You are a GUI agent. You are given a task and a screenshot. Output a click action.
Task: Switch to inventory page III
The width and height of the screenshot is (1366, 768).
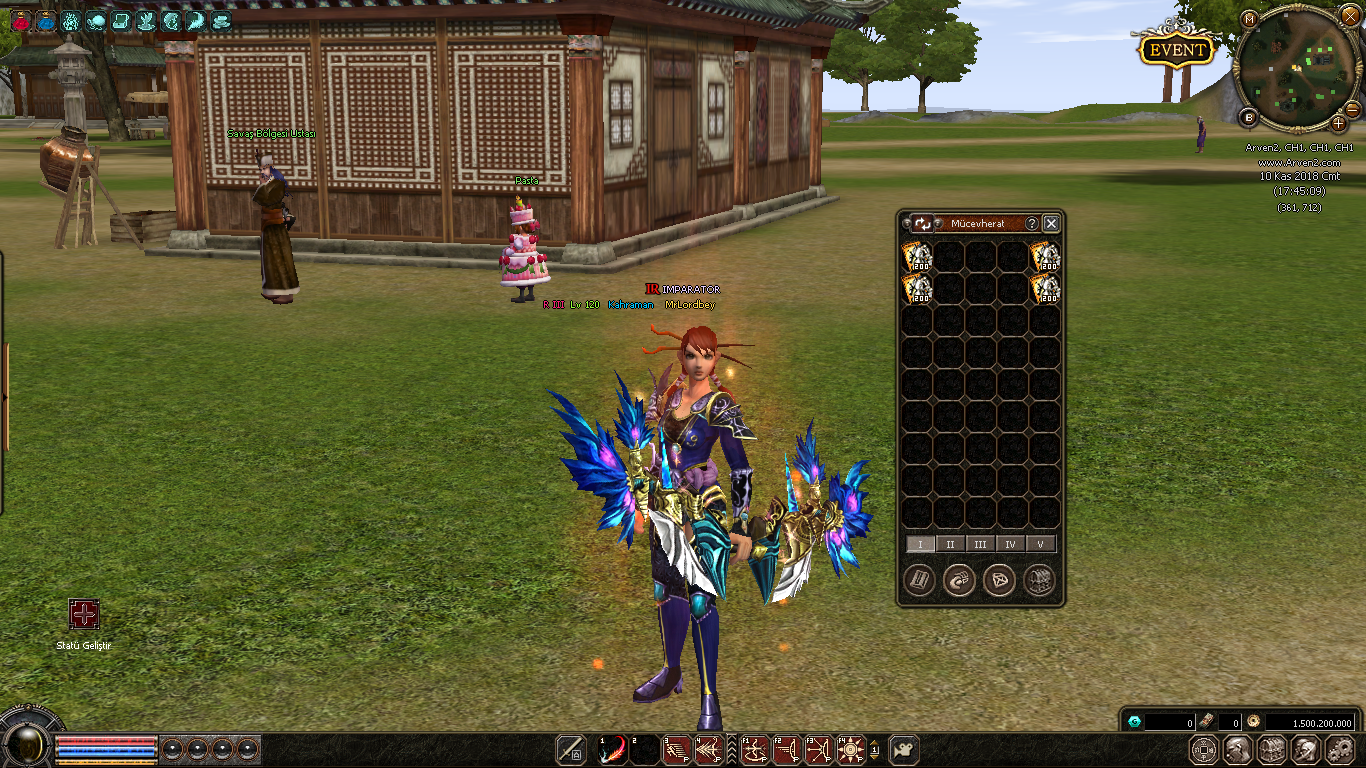(x=980, y=545)
